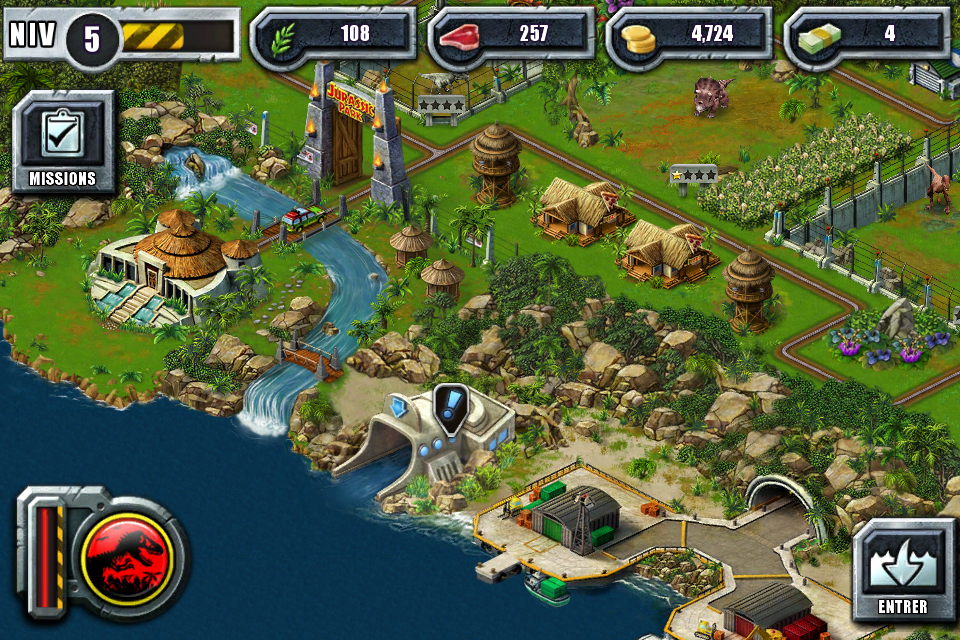Open the Missions clipboard panel

pos(62,142)
